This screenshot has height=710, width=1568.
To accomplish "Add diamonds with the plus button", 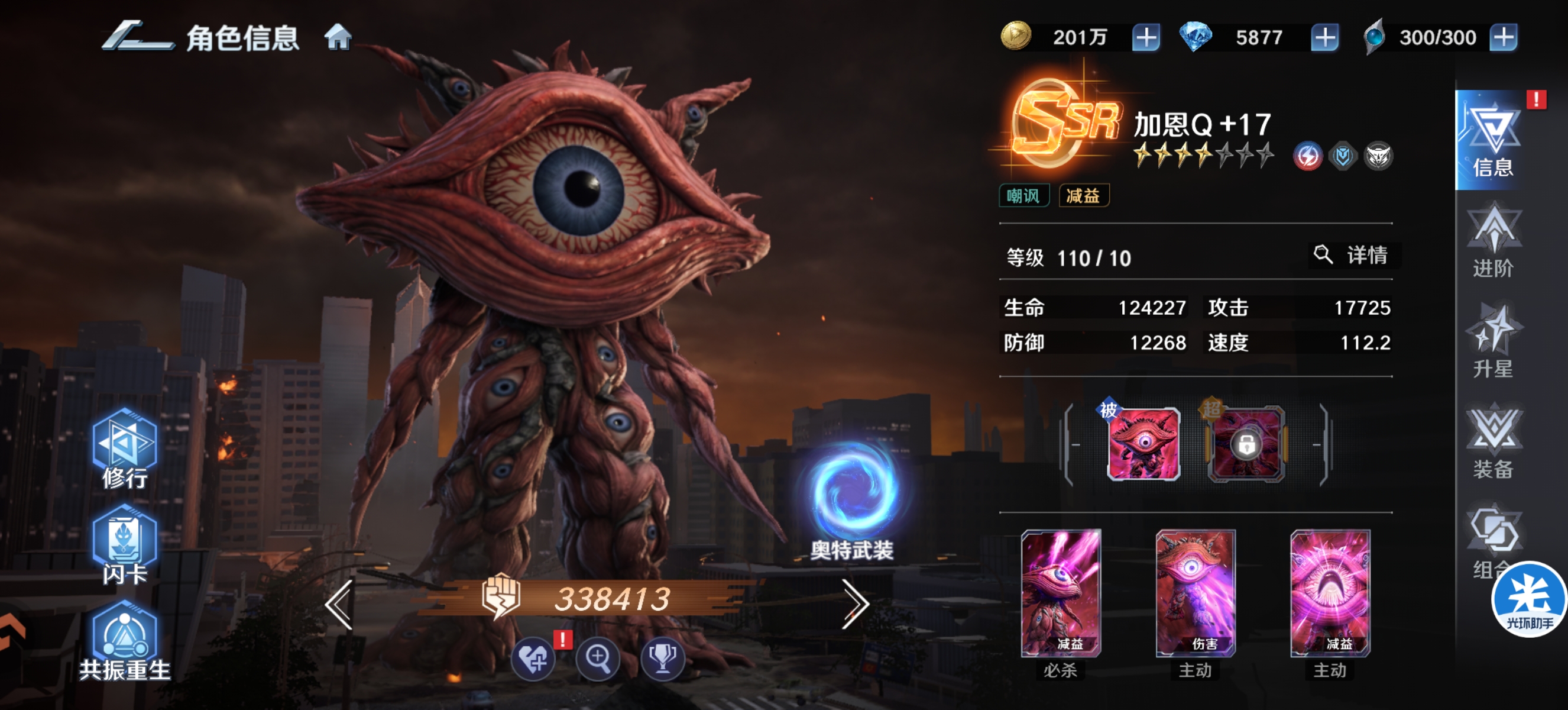I will 1324,38.
